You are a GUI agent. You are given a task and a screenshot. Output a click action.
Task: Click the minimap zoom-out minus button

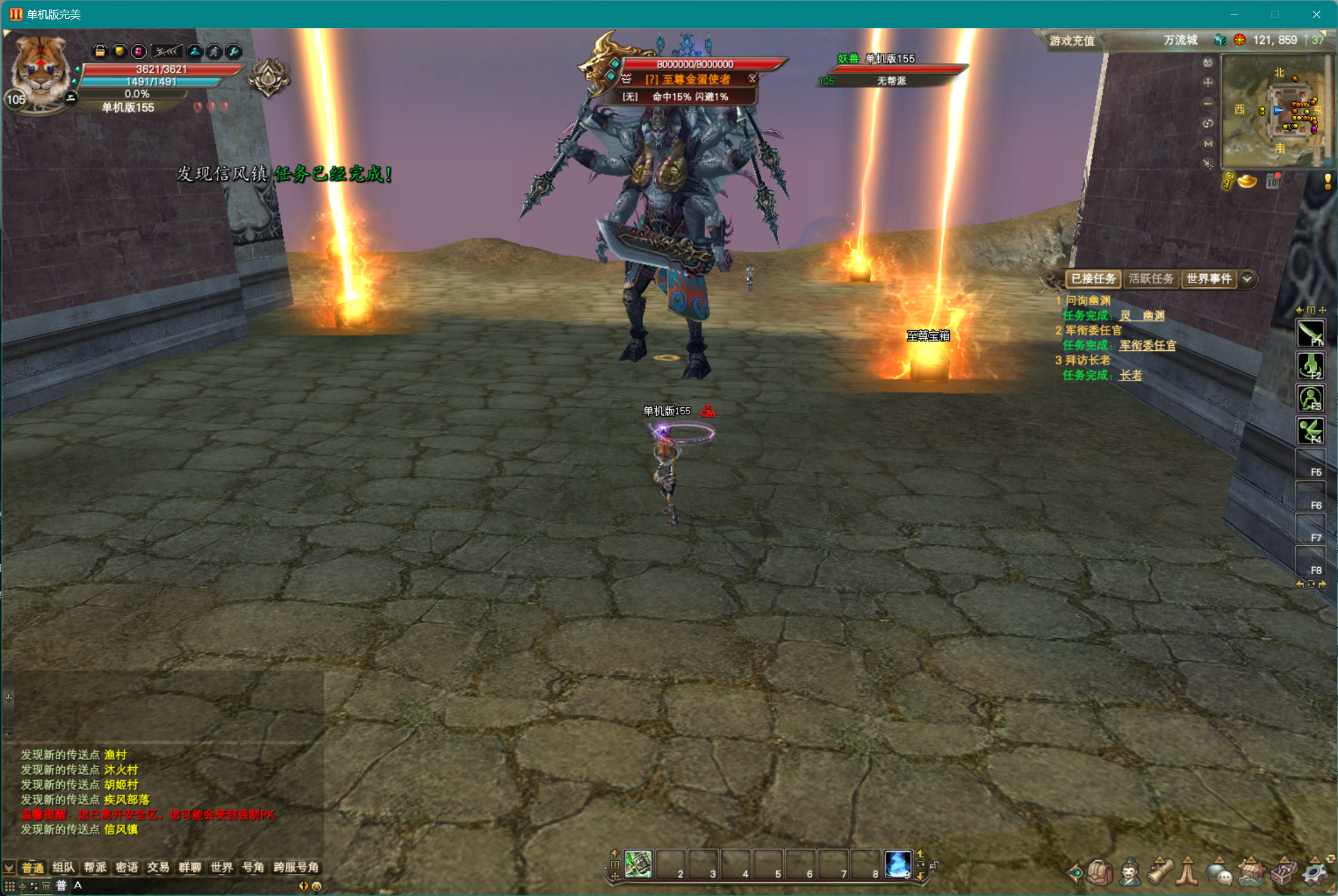(x=1208, y=103)
